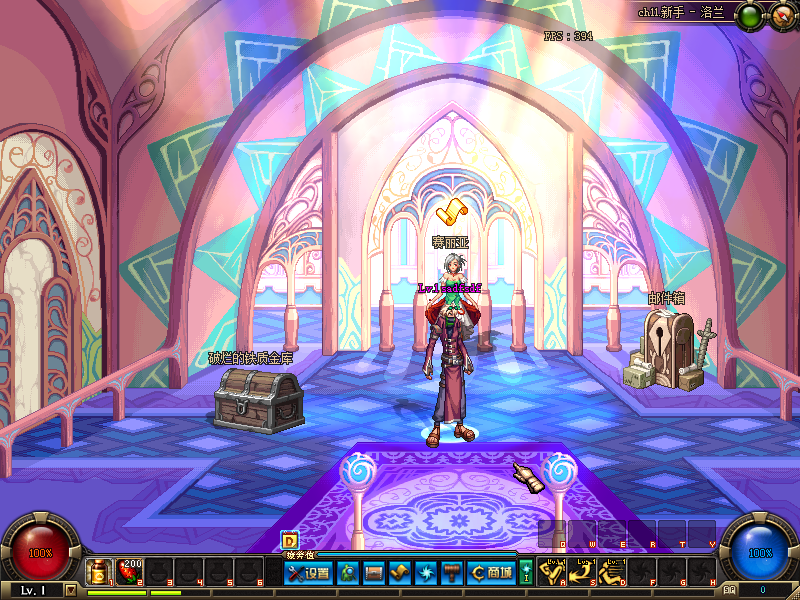Open the treasure chest menu button

374,573
